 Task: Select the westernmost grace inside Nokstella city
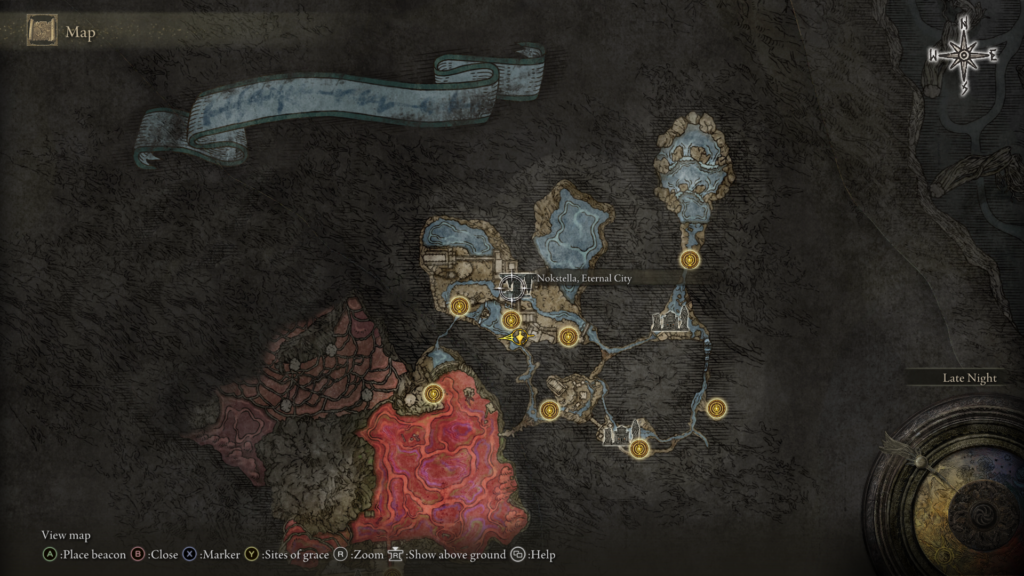pos(460,306)
